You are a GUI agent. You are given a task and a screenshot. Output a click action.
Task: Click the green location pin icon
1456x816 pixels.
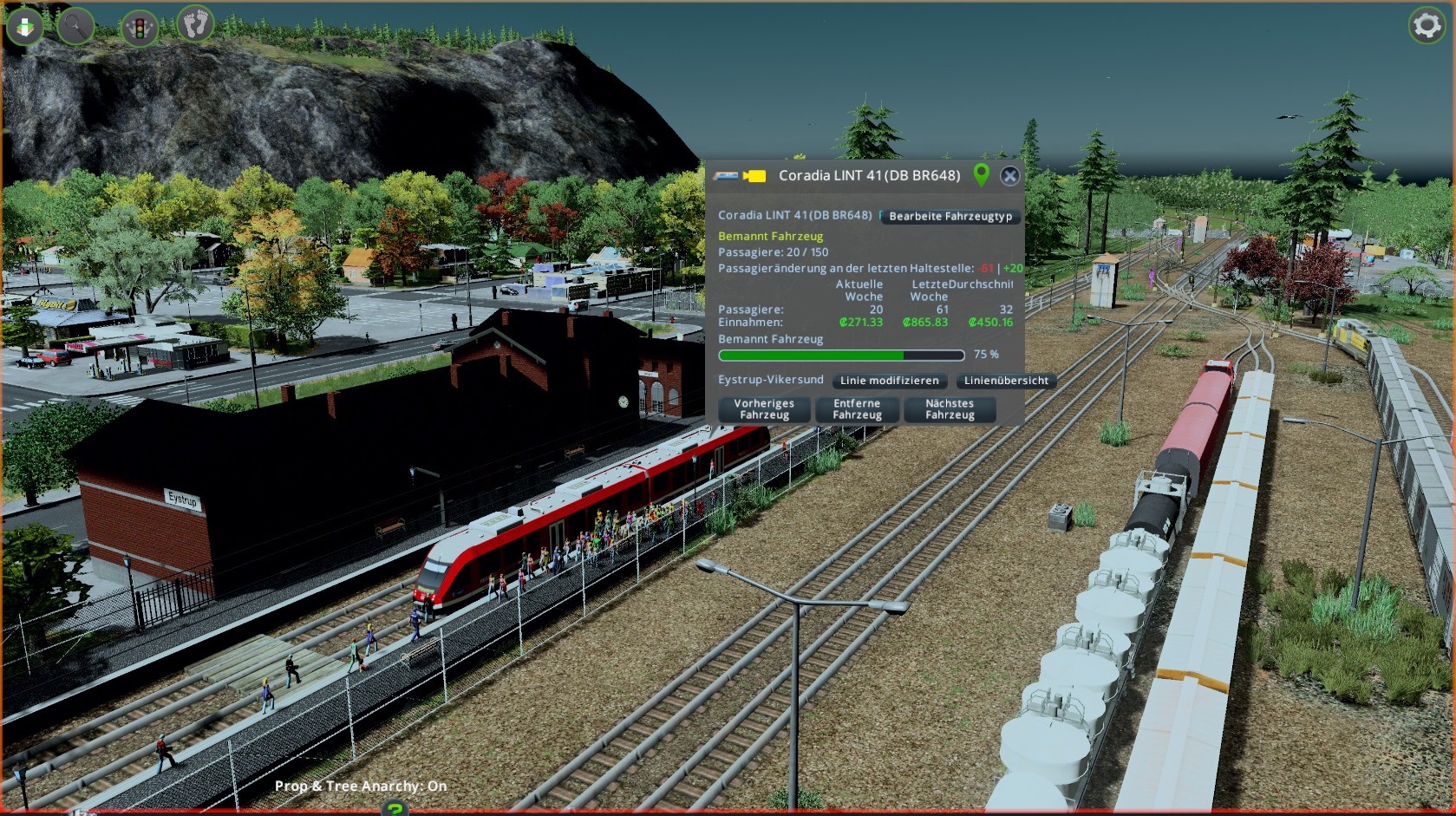click(x=981, y=174)
